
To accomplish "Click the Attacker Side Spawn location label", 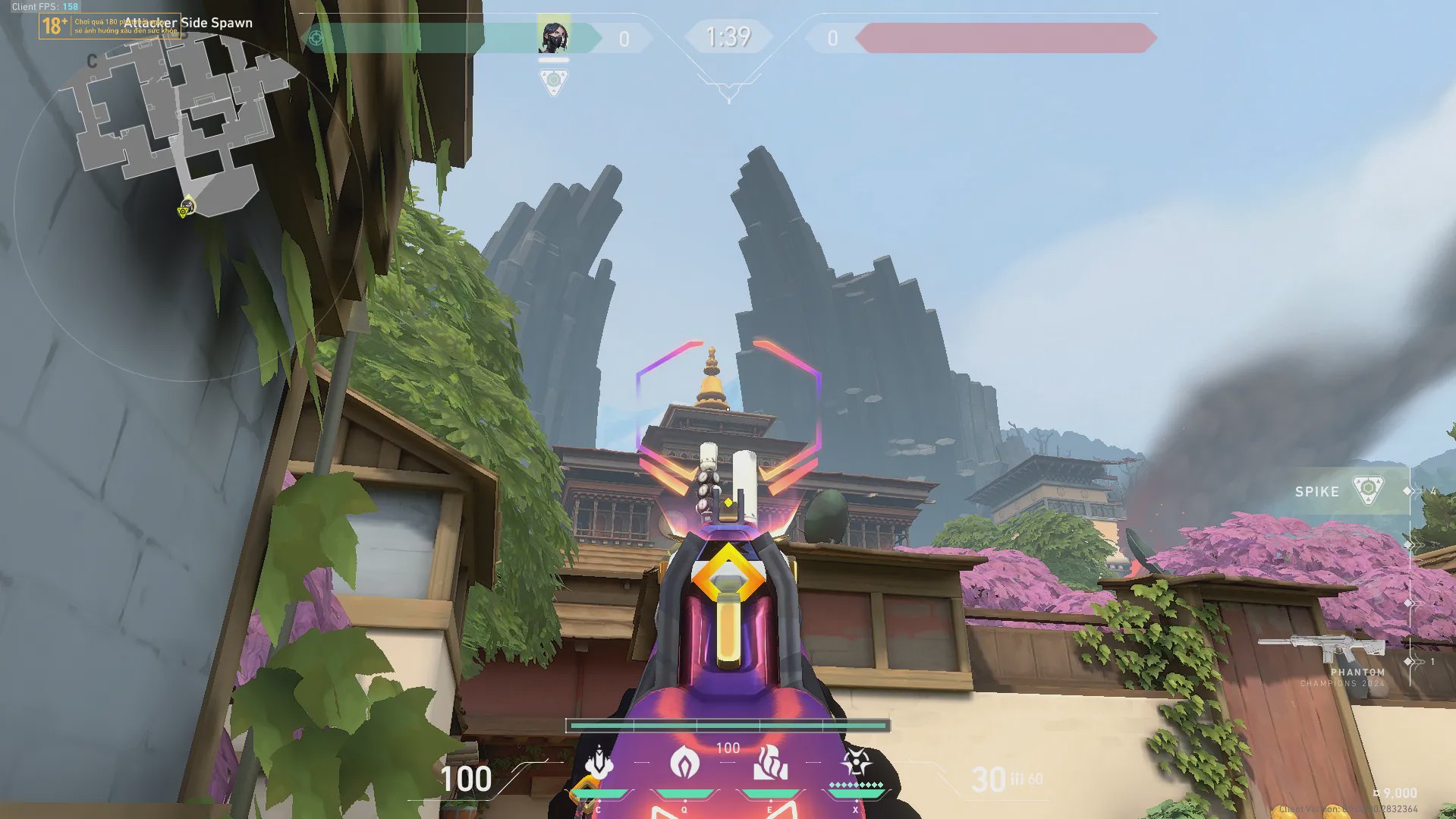I will [x=190, y=23].
